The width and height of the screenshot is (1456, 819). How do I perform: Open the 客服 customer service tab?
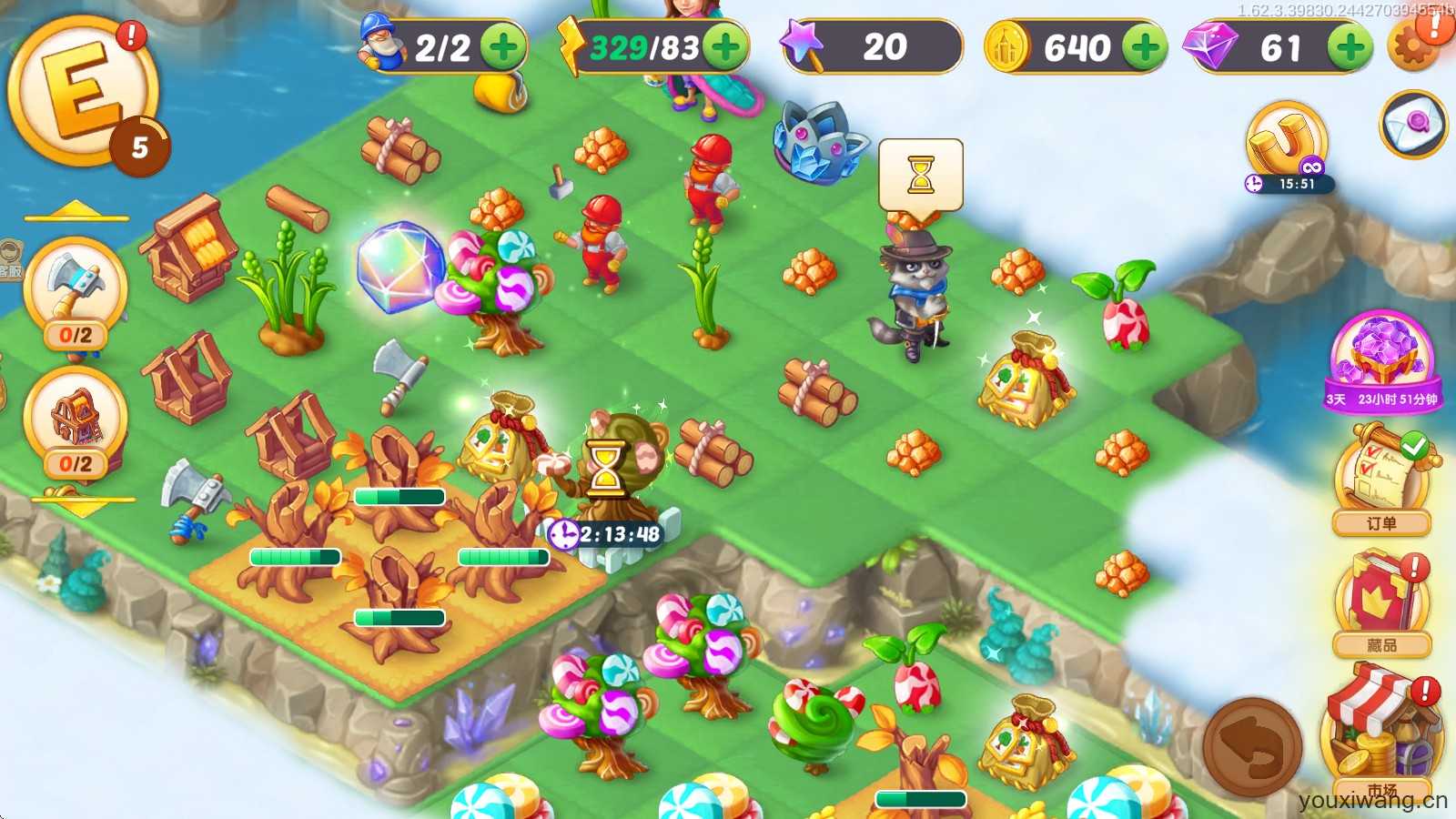coord(10,261)
